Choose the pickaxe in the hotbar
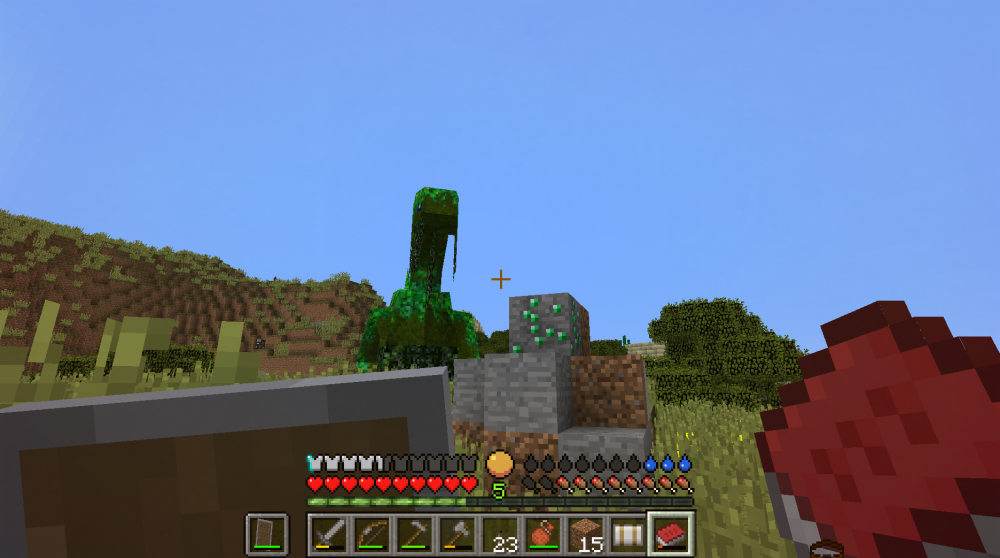This screenshot has height=558, width=1000. tap(413, 534)
